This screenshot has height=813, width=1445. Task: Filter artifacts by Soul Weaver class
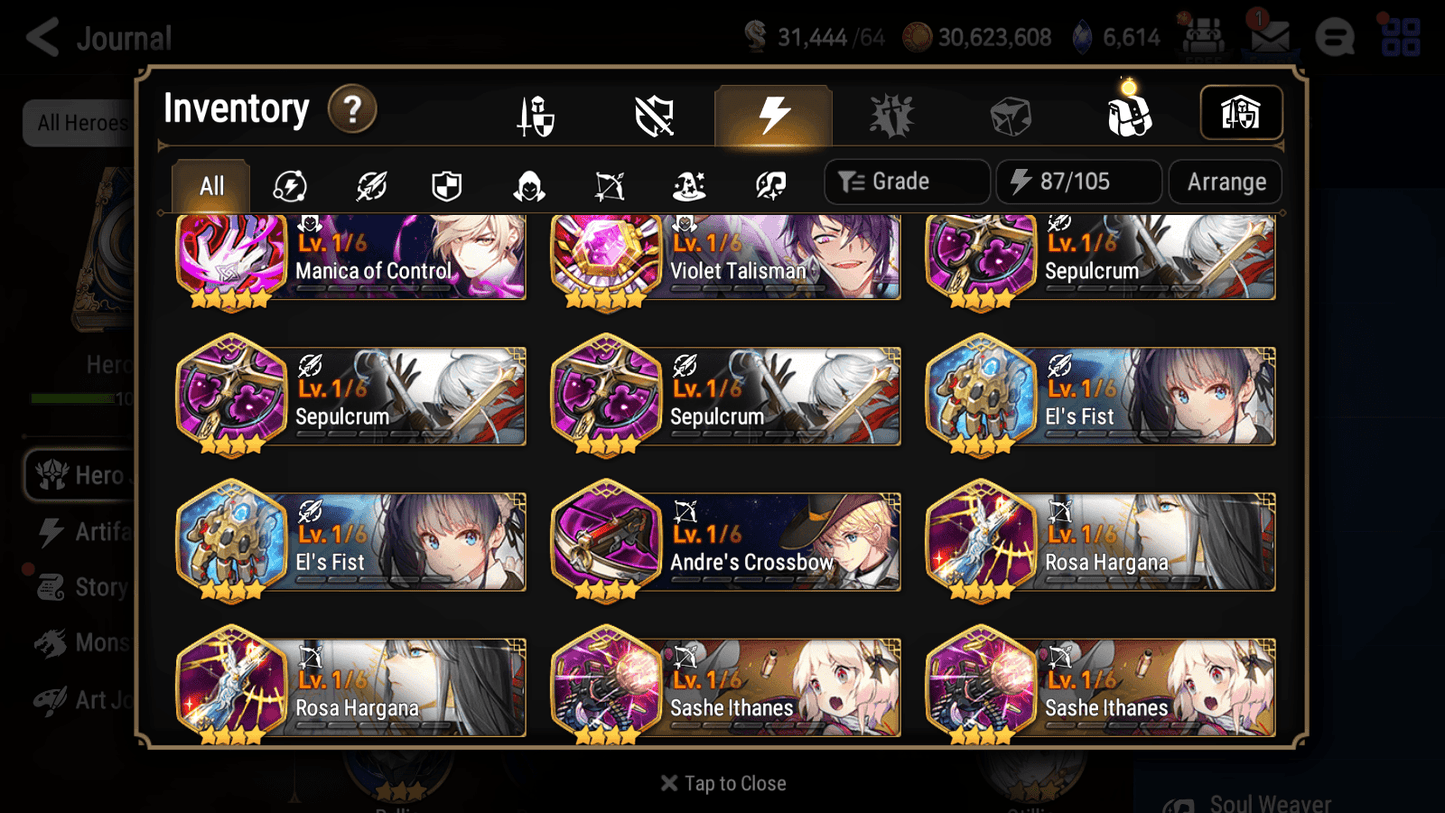768,182
